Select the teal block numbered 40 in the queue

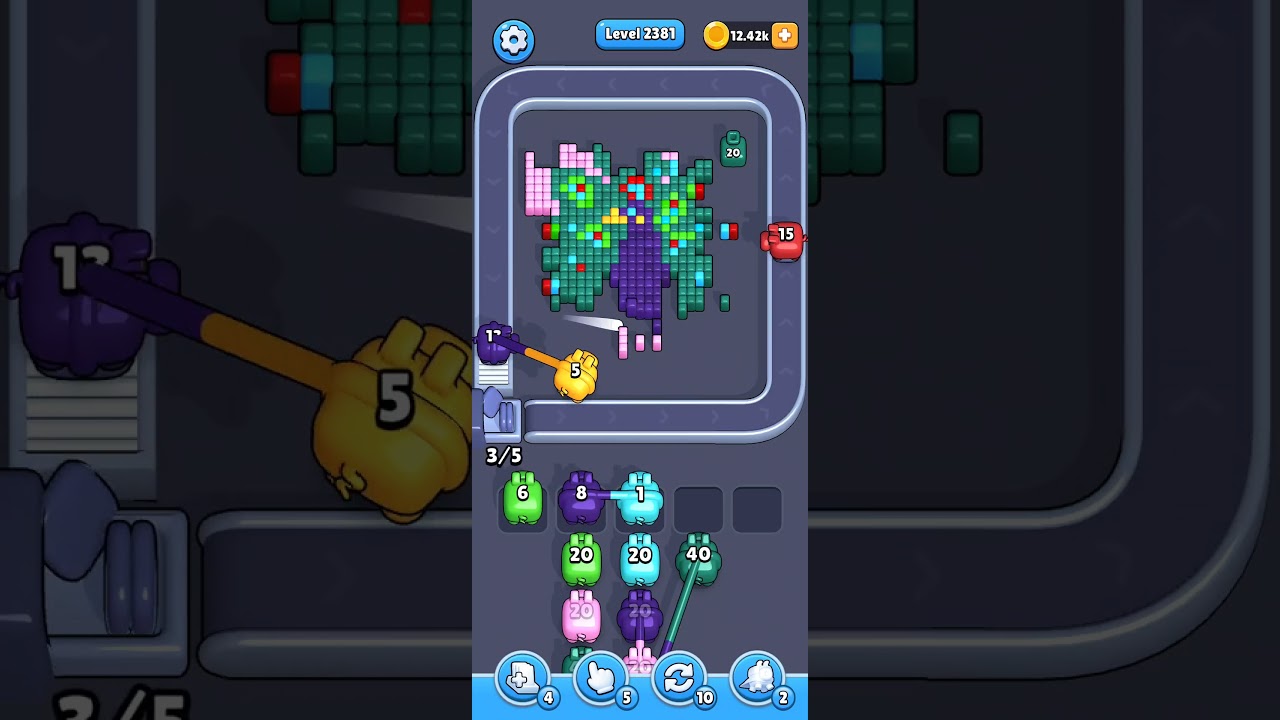point(697,554)
